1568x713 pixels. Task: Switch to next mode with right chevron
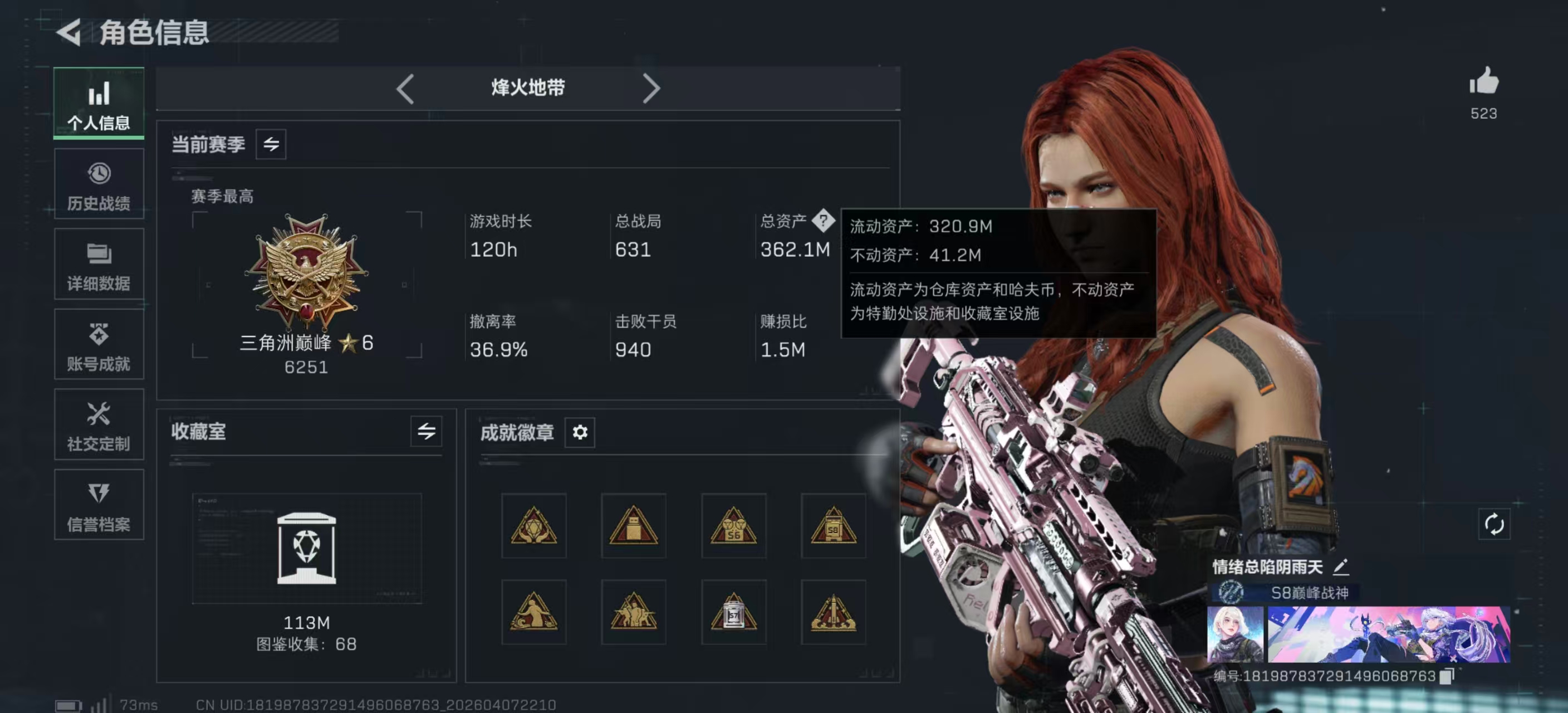tap(651, 88)
